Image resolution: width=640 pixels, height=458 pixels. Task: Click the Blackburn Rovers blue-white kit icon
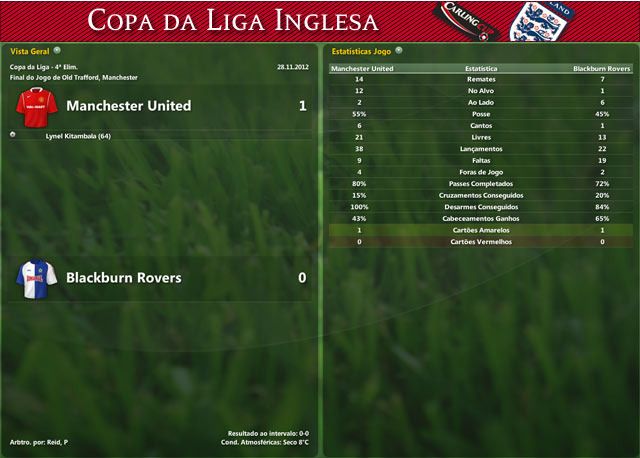click(36, 278)
